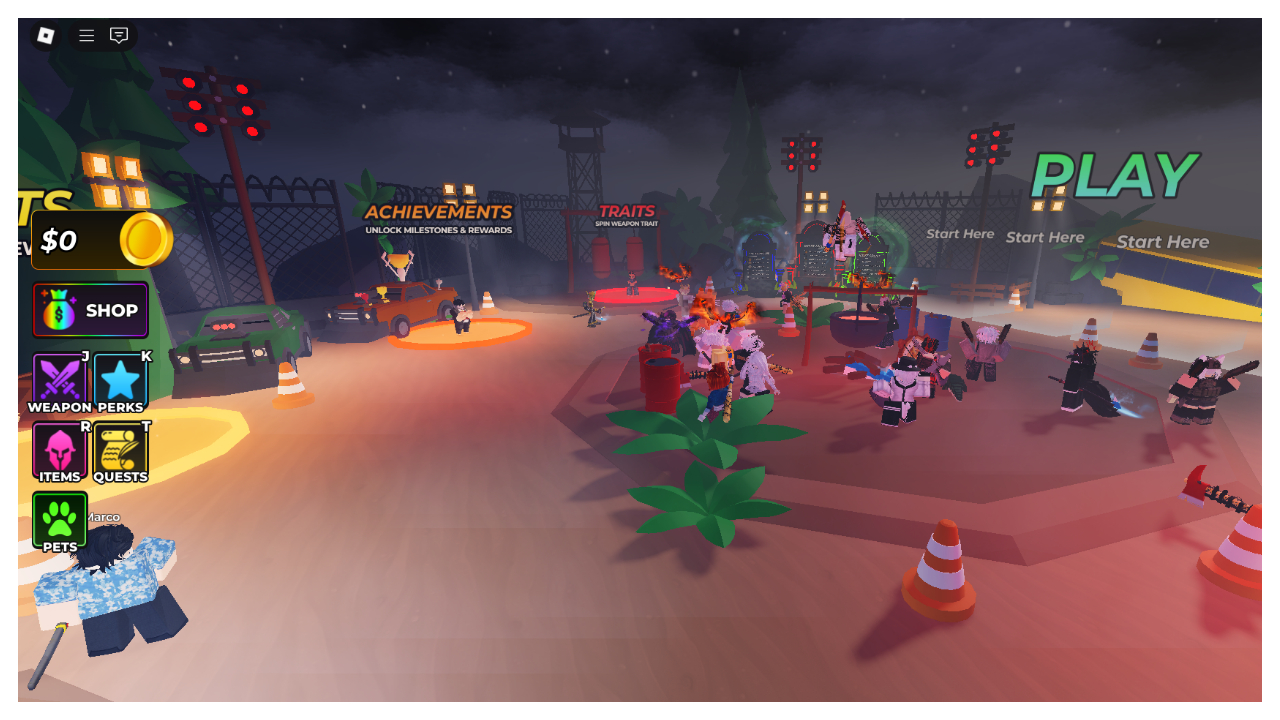Image resolution: width=1280 pixels, height=720 pixels.
Task: Click the ACHIEVEMENTS sign
Action: [x=438, y=212]
